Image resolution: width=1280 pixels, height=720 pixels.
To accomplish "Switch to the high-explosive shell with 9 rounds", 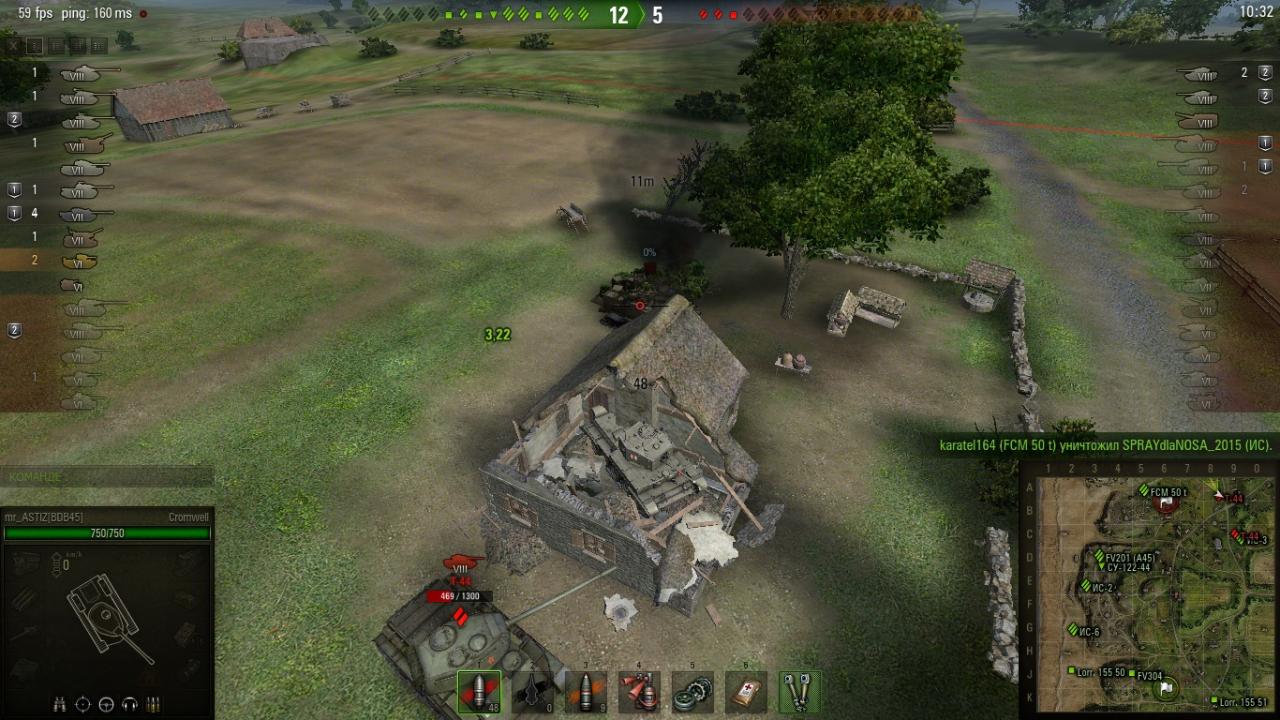I will click(x=586, y=692).
